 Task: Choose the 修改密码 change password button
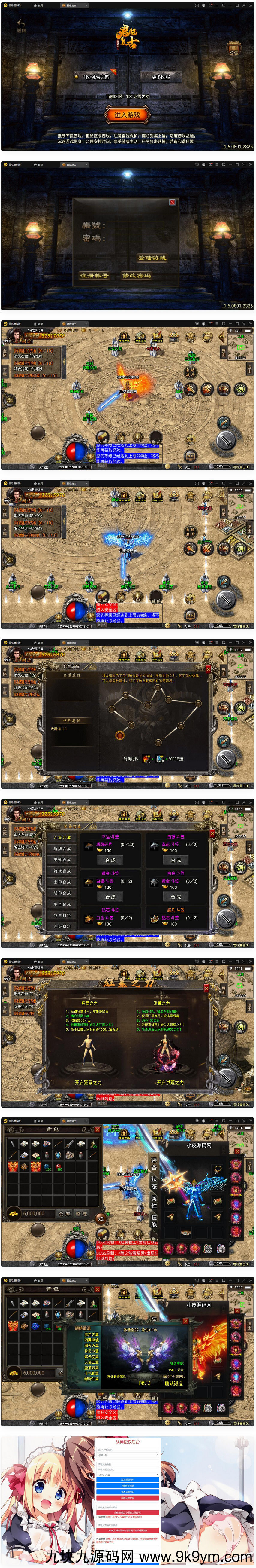coord(137,276)
